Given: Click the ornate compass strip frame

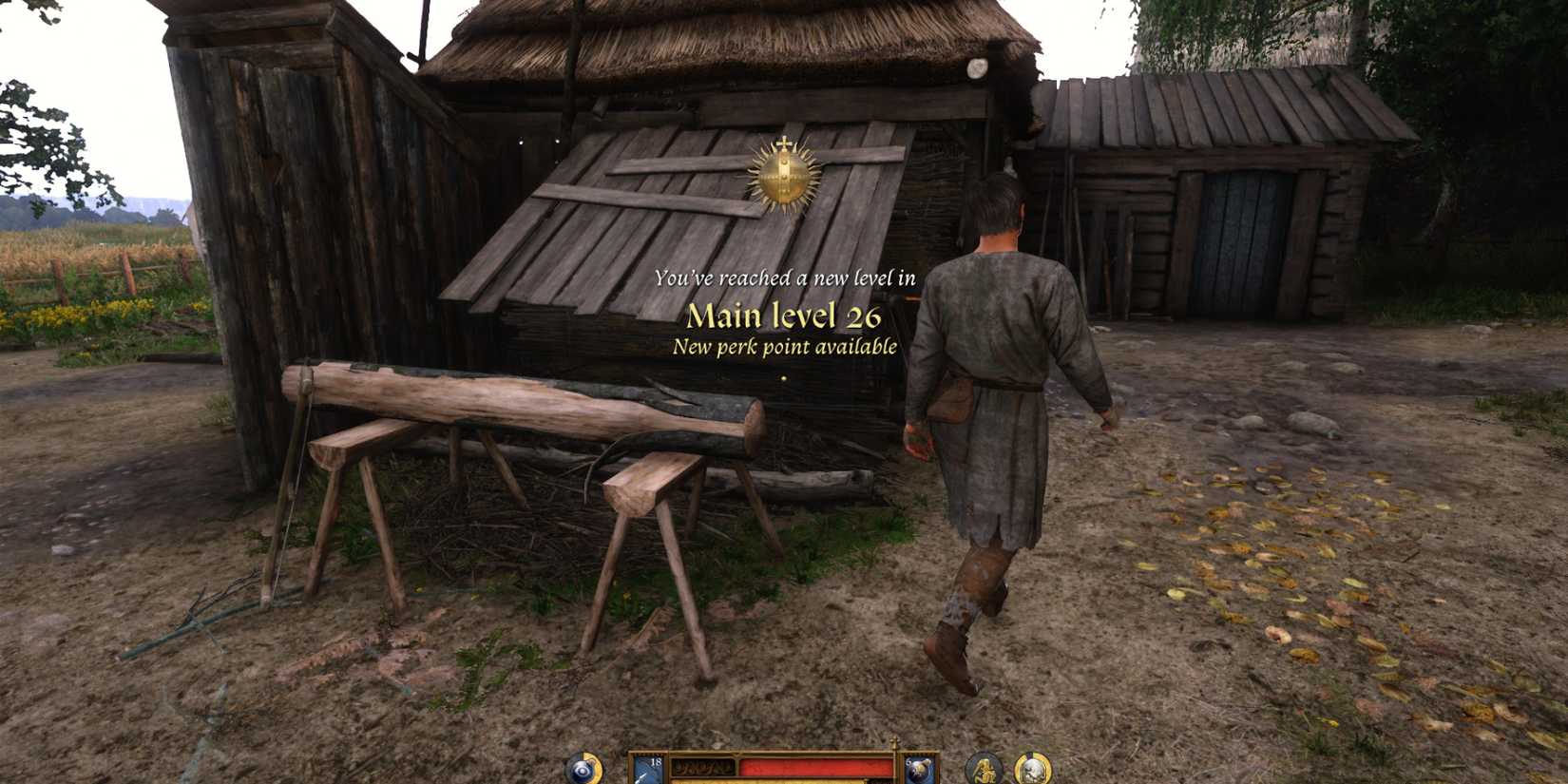Looking at the screenshot, I should (x=703, y=765).
